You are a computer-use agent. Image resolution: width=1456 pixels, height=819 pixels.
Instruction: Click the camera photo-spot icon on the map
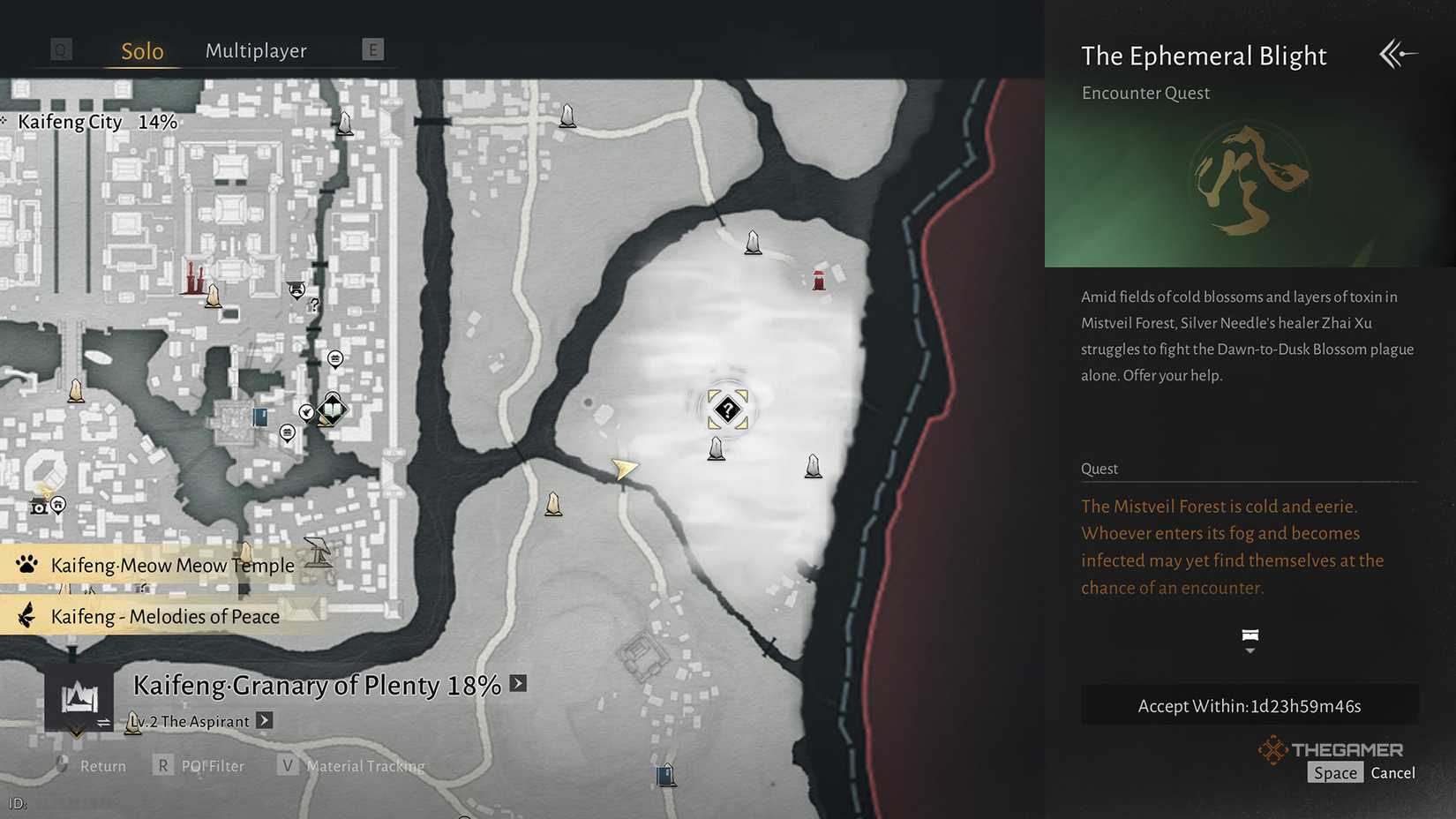tap(39, 509)
